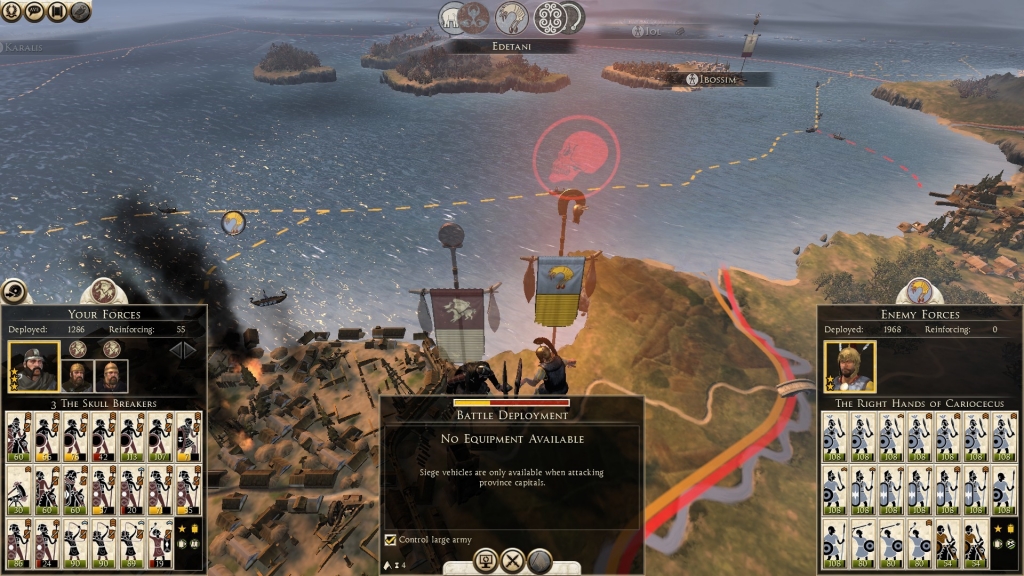1024x576 pixels.
Task: Choose the auto-resolve battle button
Action: coord(487,561)
